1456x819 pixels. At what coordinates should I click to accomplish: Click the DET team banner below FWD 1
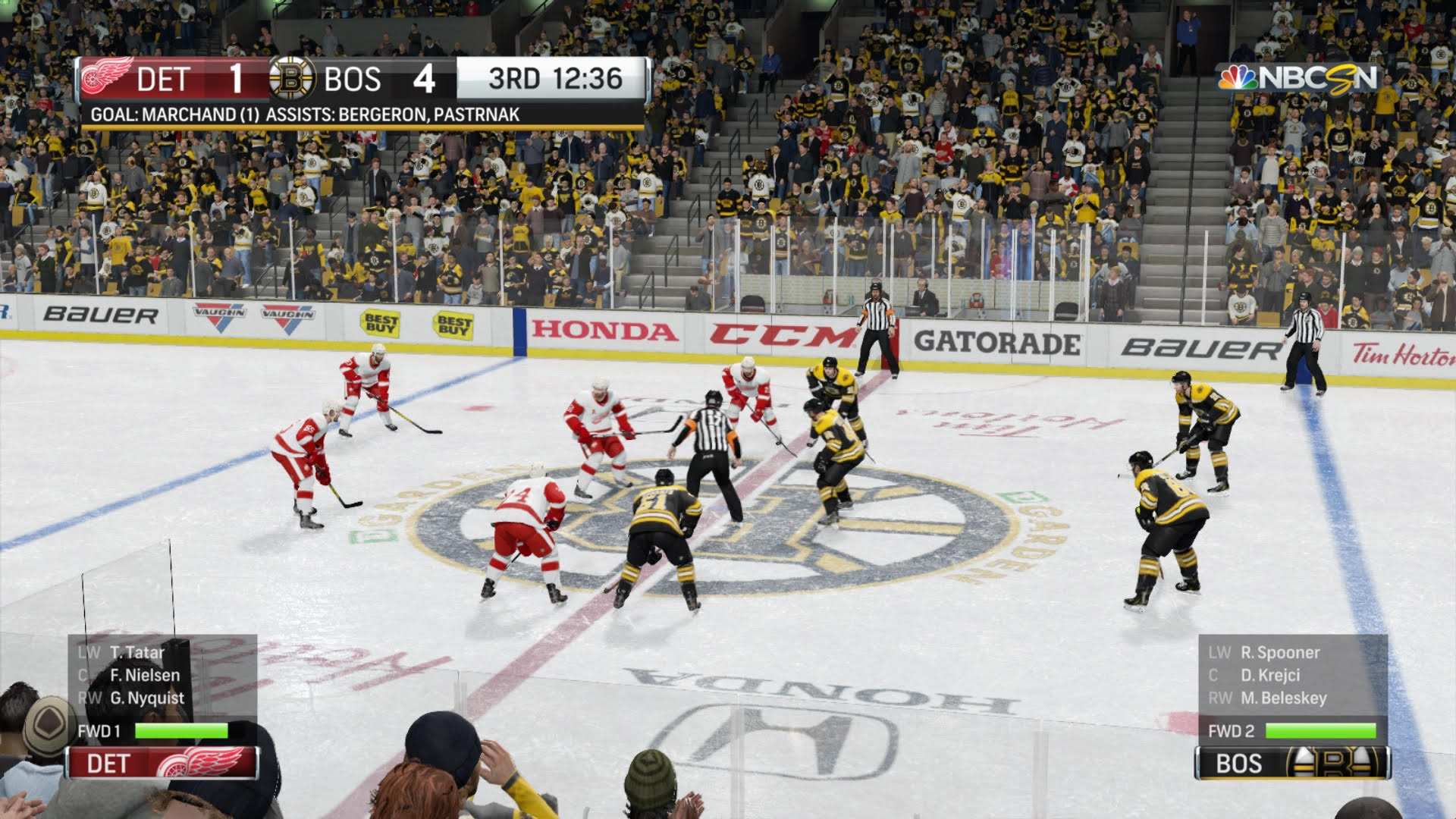tap(162, 763)
